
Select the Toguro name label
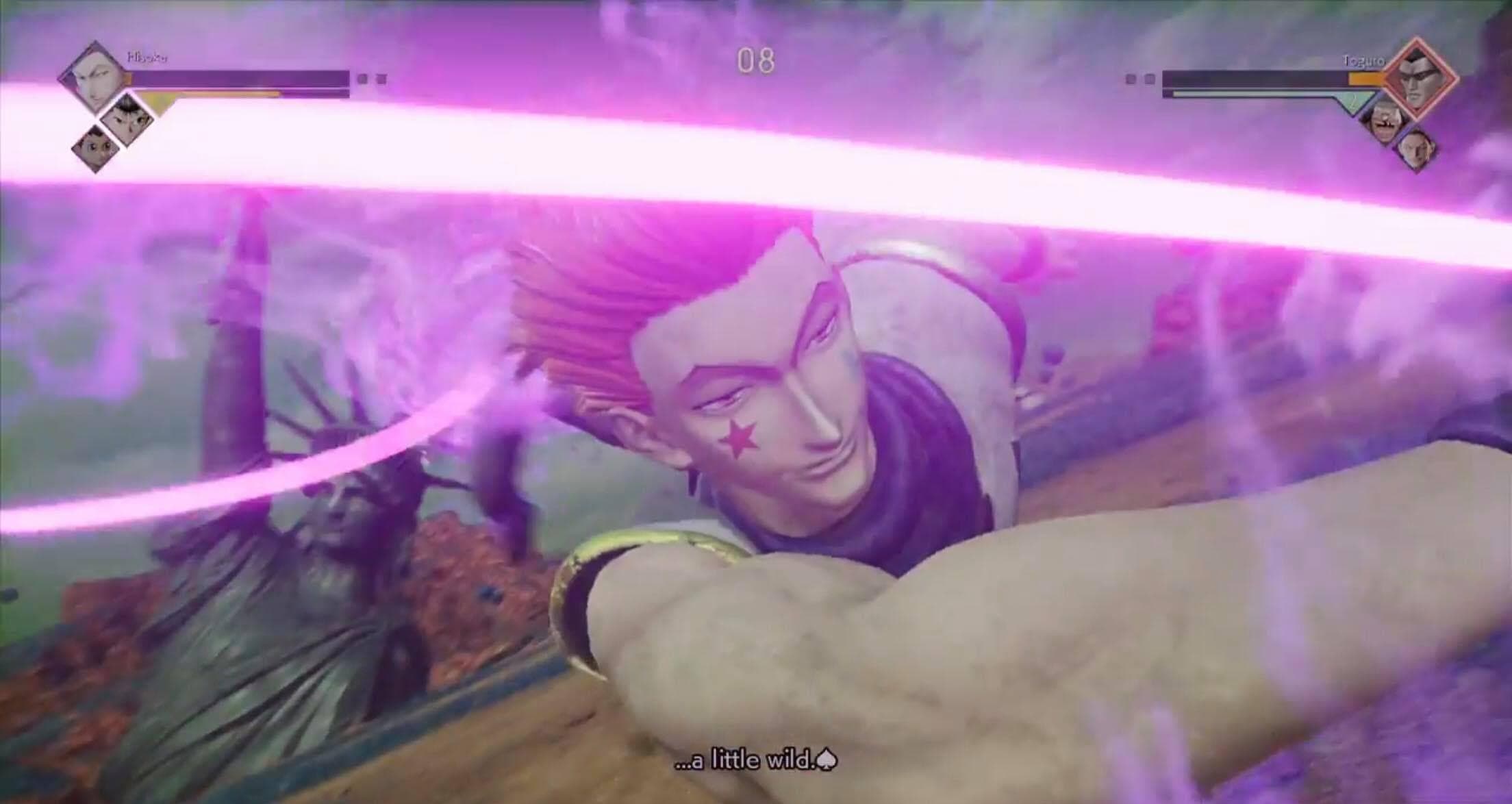click(1362, 61)
